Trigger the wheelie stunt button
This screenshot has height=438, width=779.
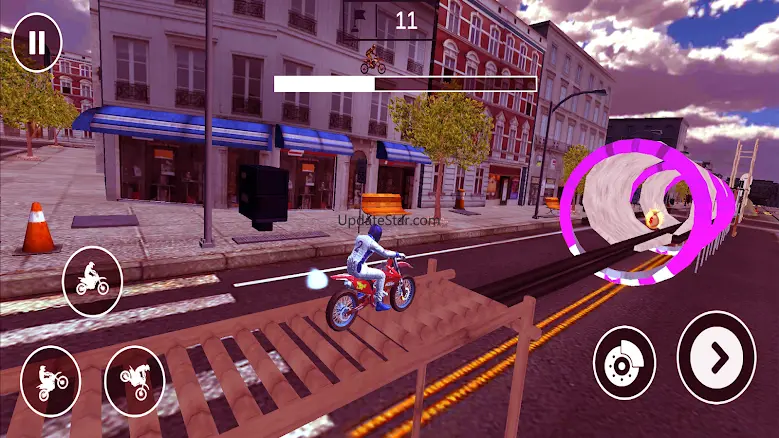click(x=50, y=381)
